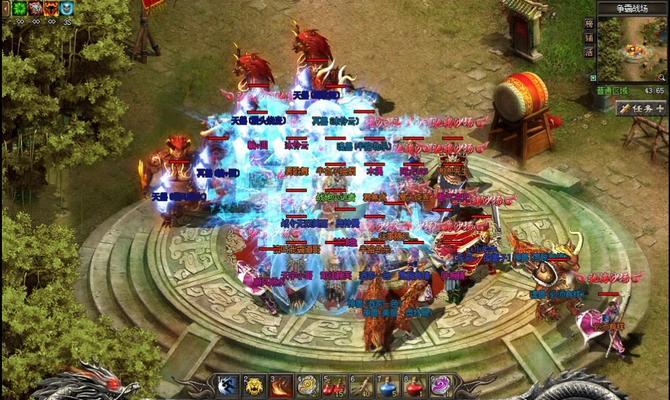Collapse the buff bar with the left arrow
The width and height of the screenshot is (670, 400).
(5, 8)
